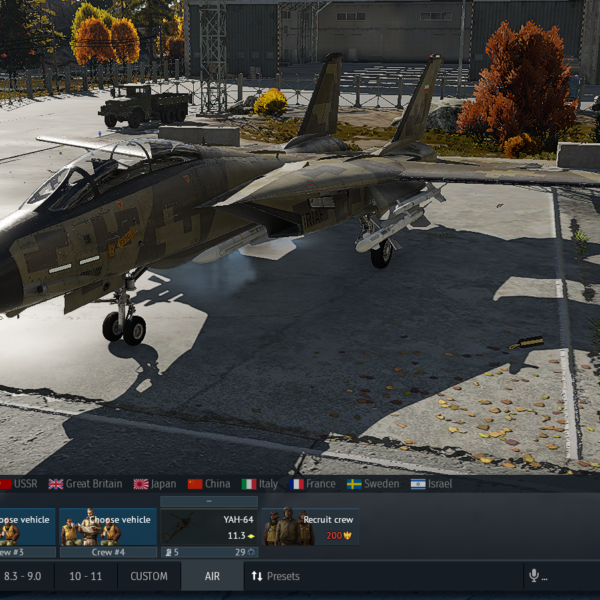The height and width of the screenshot is (600, 600).
Task: Click the microphone voice chat icon
Action: pos(534,576)
